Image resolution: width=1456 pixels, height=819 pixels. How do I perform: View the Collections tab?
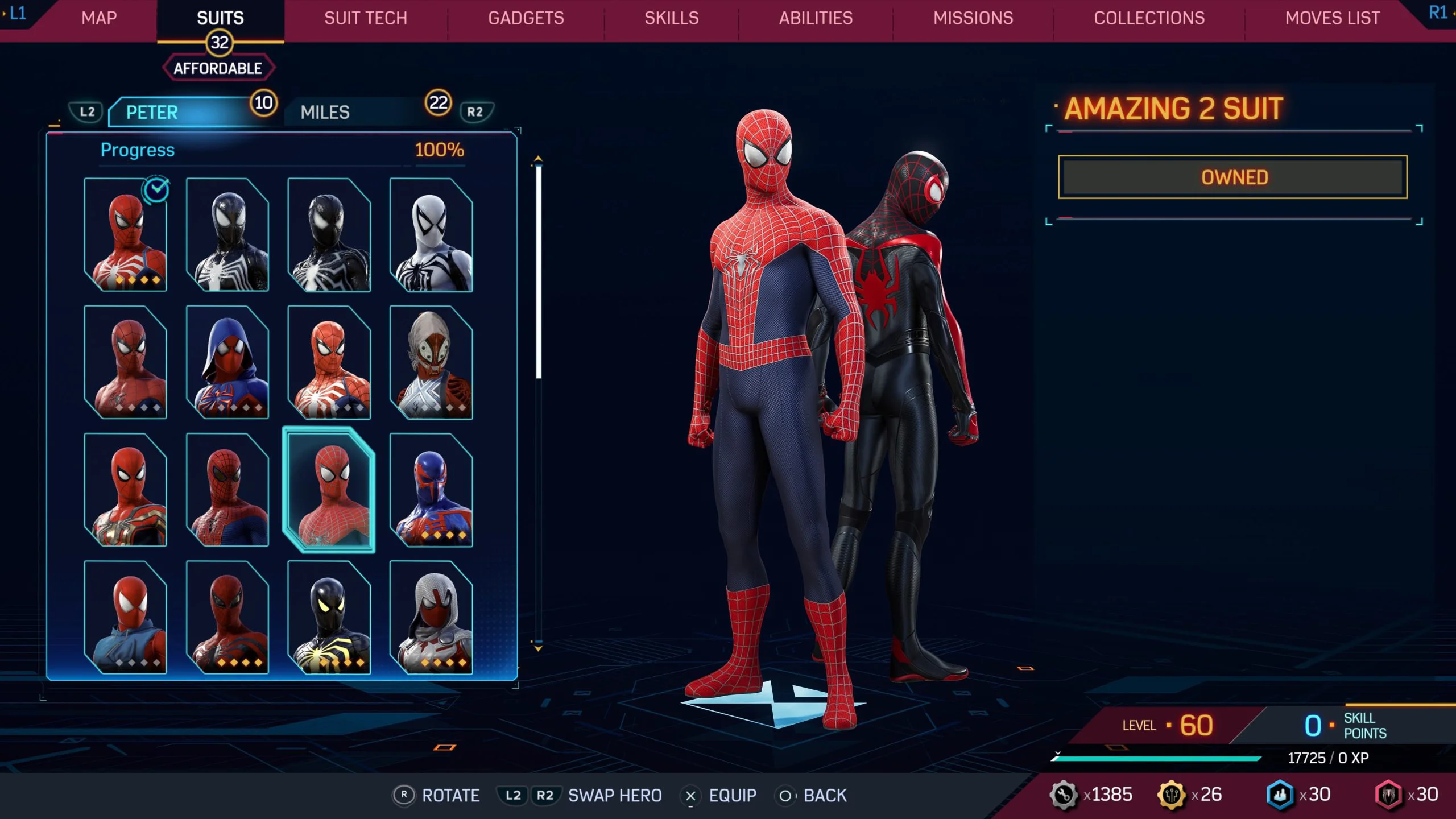click(1149, 18)
